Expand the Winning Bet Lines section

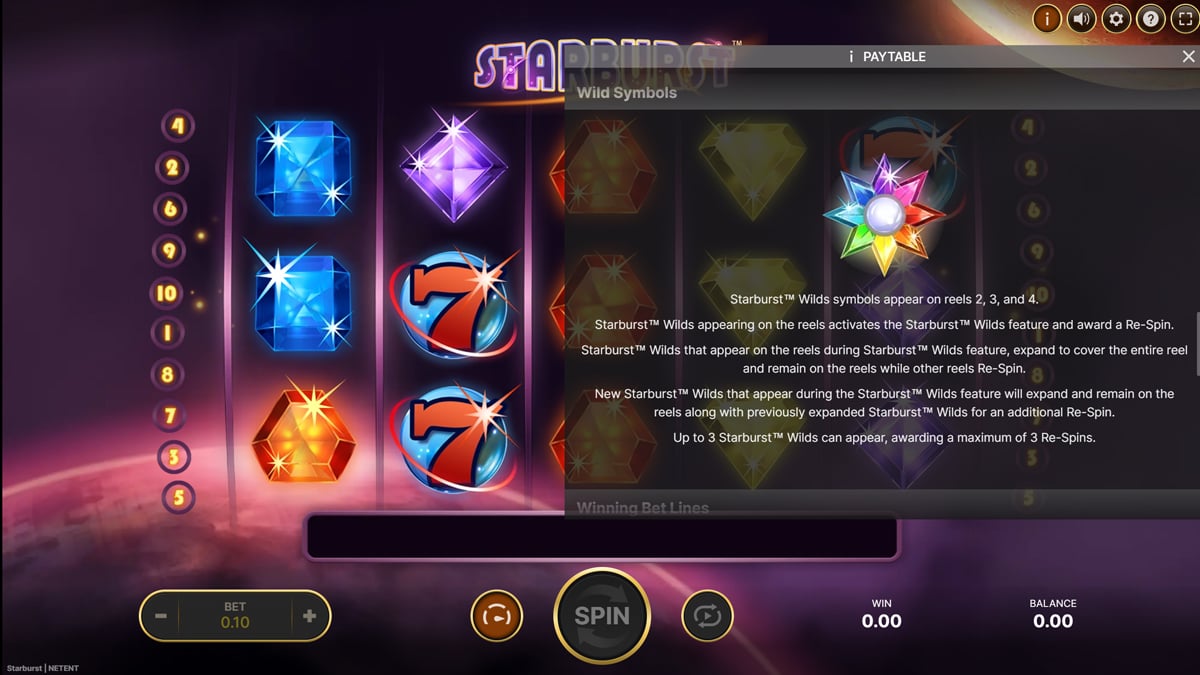coord(643,508)
